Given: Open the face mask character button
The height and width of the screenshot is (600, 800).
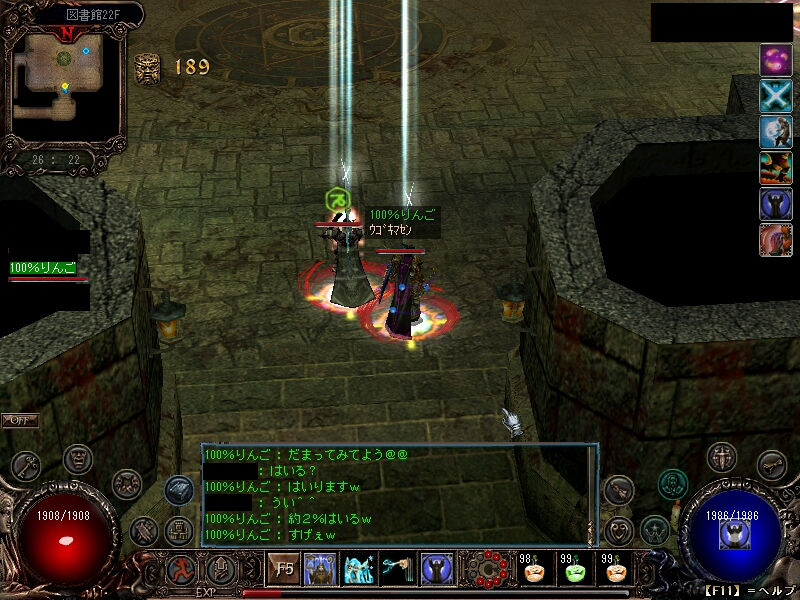Looking at the screenshot, I should [x=78, y=459].
